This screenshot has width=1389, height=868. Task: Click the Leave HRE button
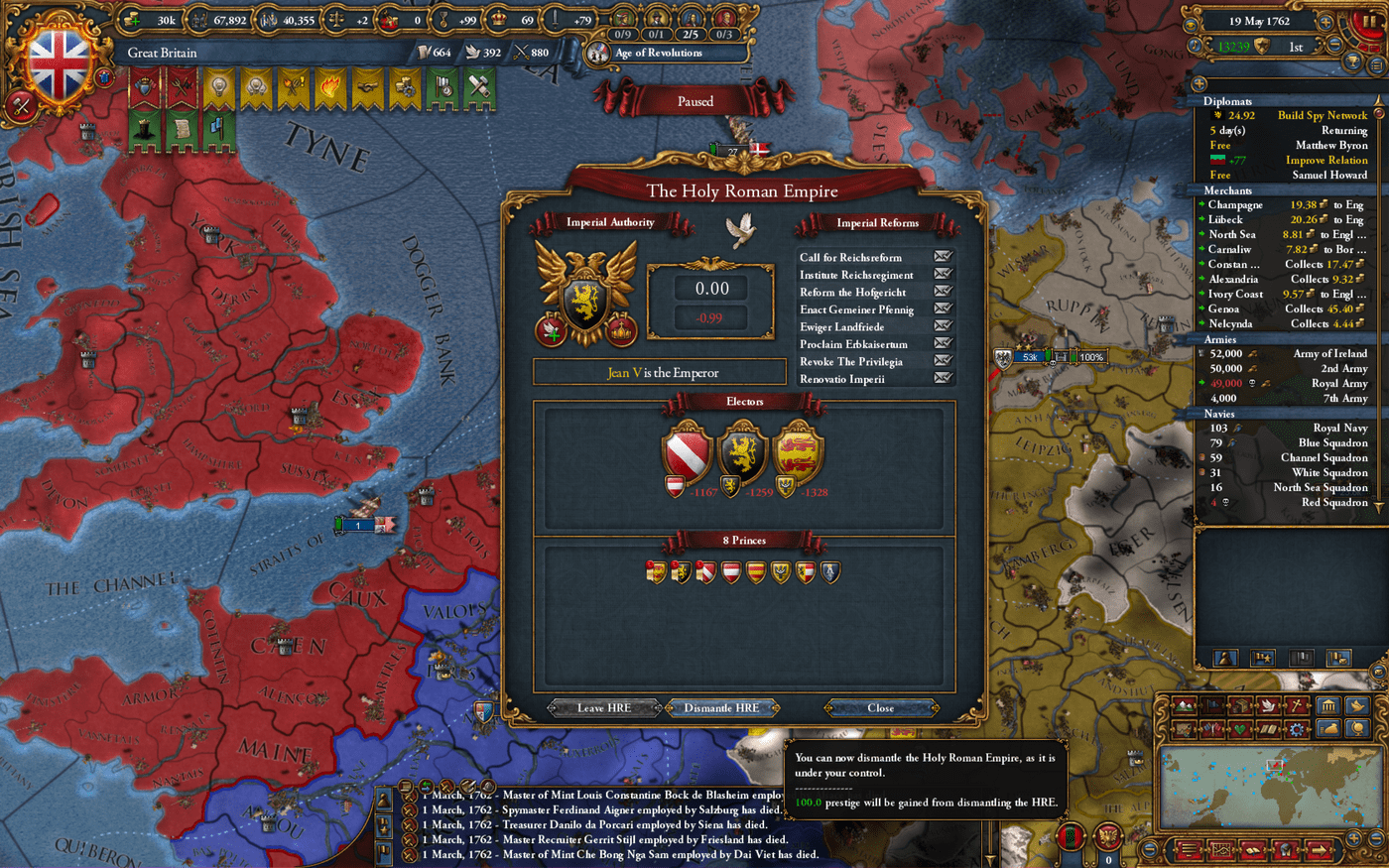coord(604,707)
